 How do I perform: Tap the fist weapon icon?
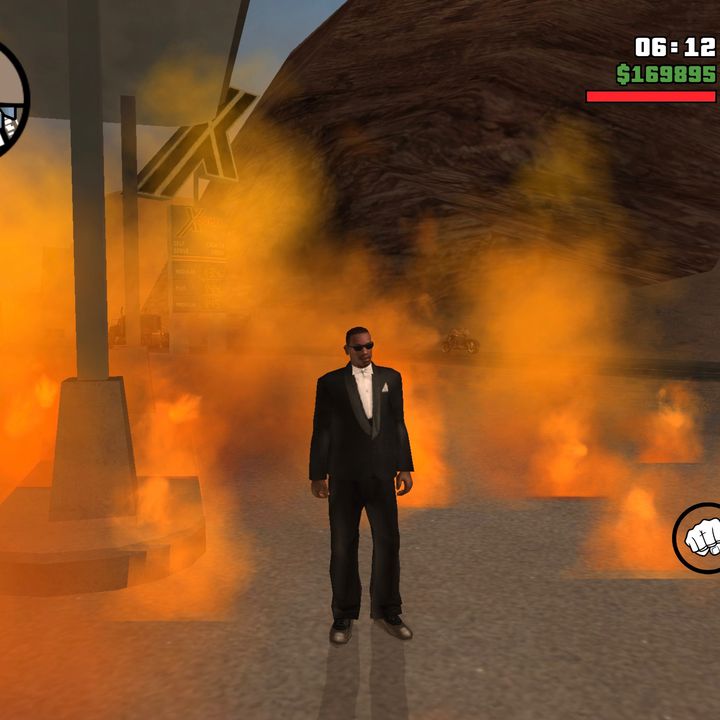point(702,538)
